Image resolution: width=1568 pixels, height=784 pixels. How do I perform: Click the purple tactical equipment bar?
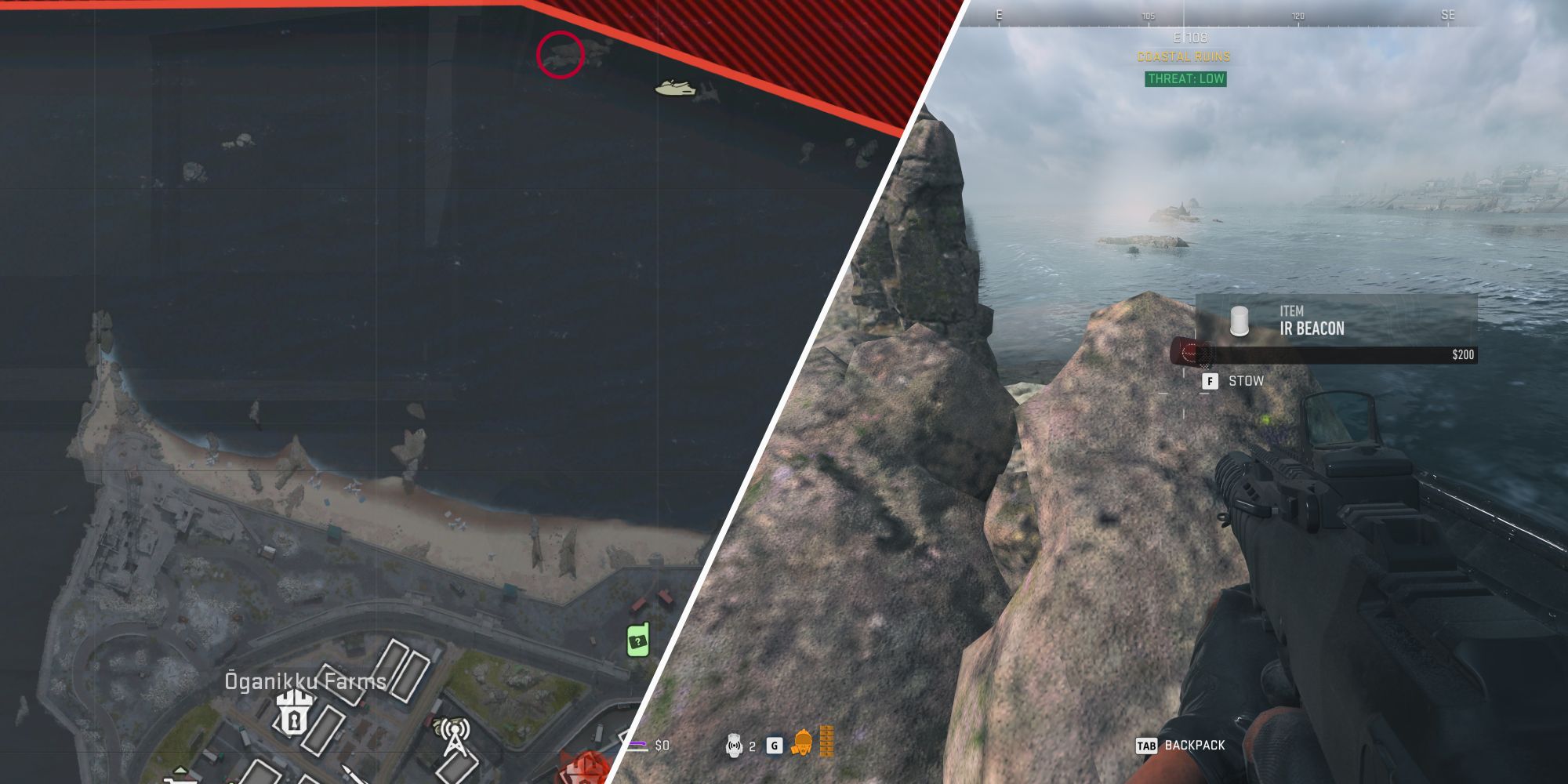click(x=638, y=744)
